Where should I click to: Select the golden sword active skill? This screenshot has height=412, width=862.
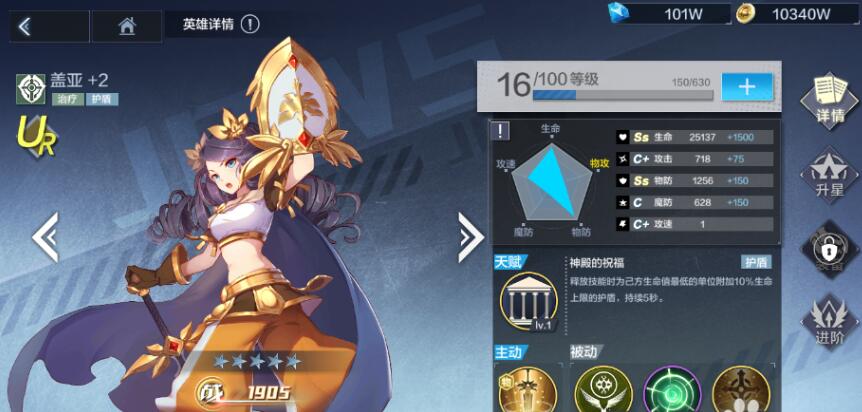click(525, 390)
